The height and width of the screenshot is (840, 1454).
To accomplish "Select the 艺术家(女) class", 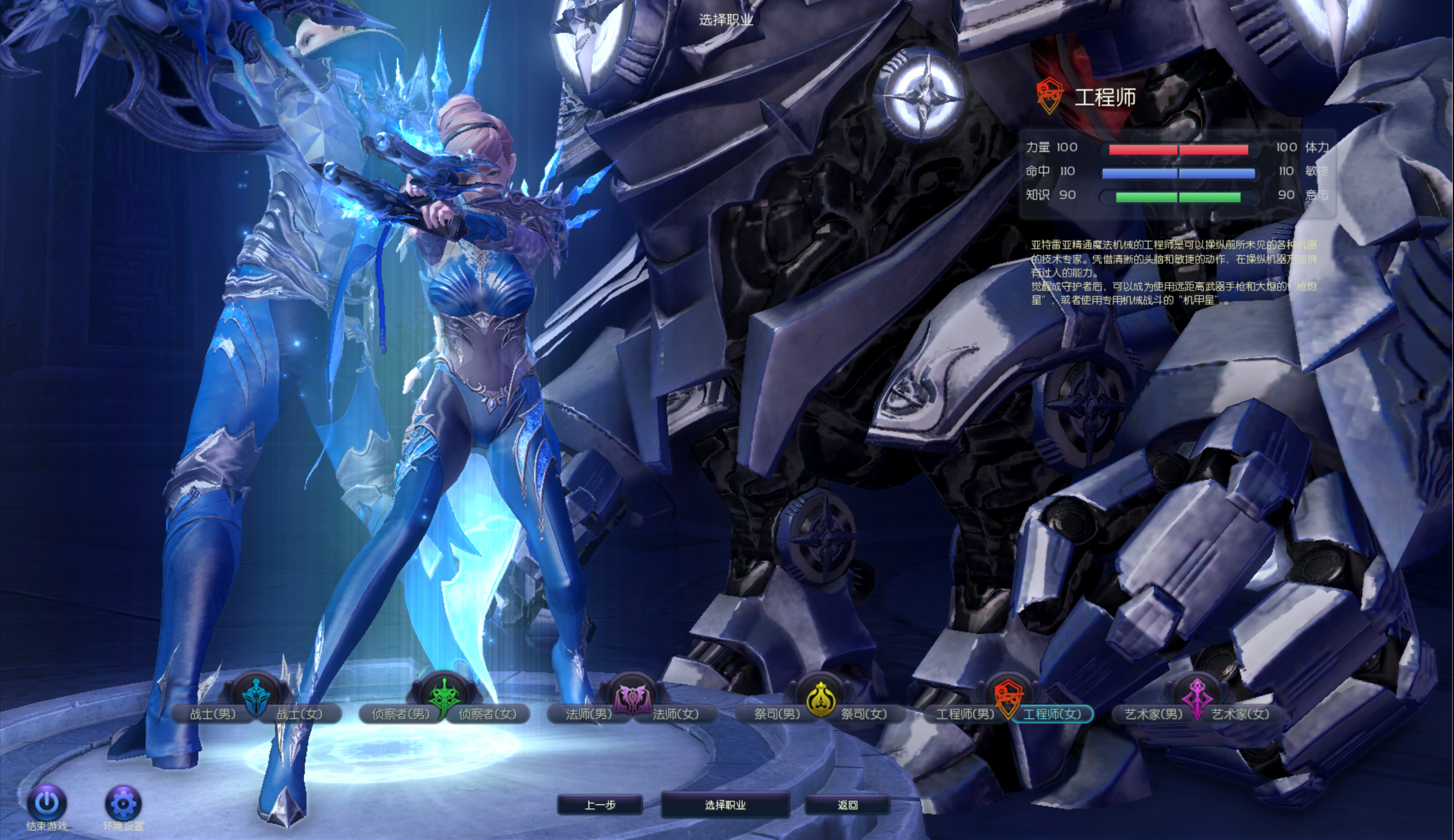I will pyautogui.click(x=1241, y=714).
